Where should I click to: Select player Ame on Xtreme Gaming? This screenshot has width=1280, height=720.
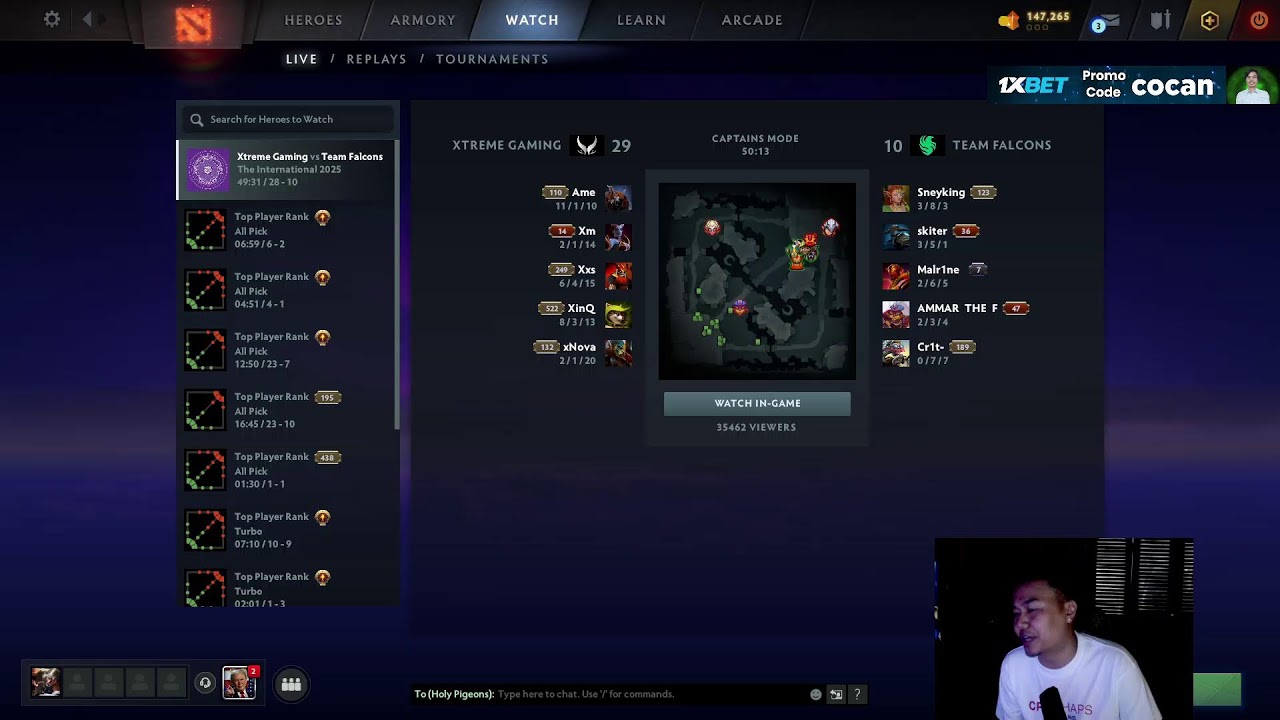583,193
